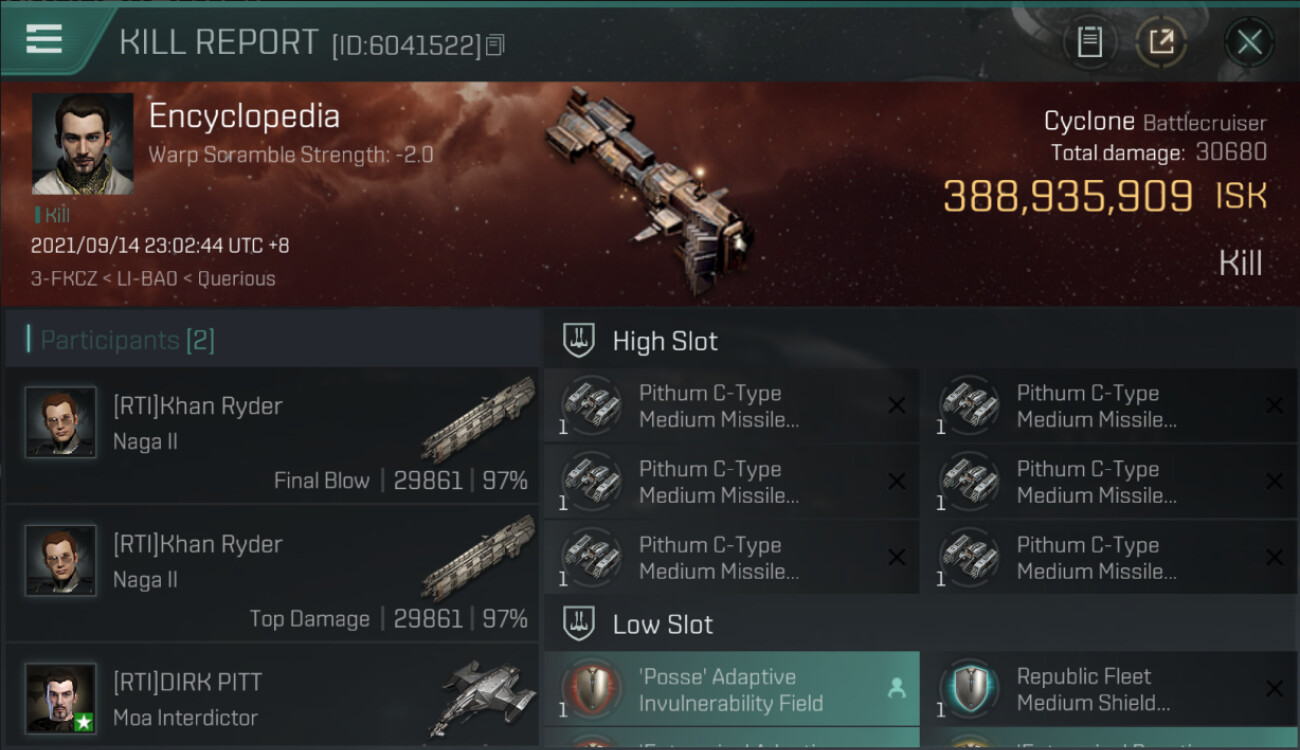Viewport: 1300px width, 750px height.
Task: Expand the High Slot section
Action: 665,341
